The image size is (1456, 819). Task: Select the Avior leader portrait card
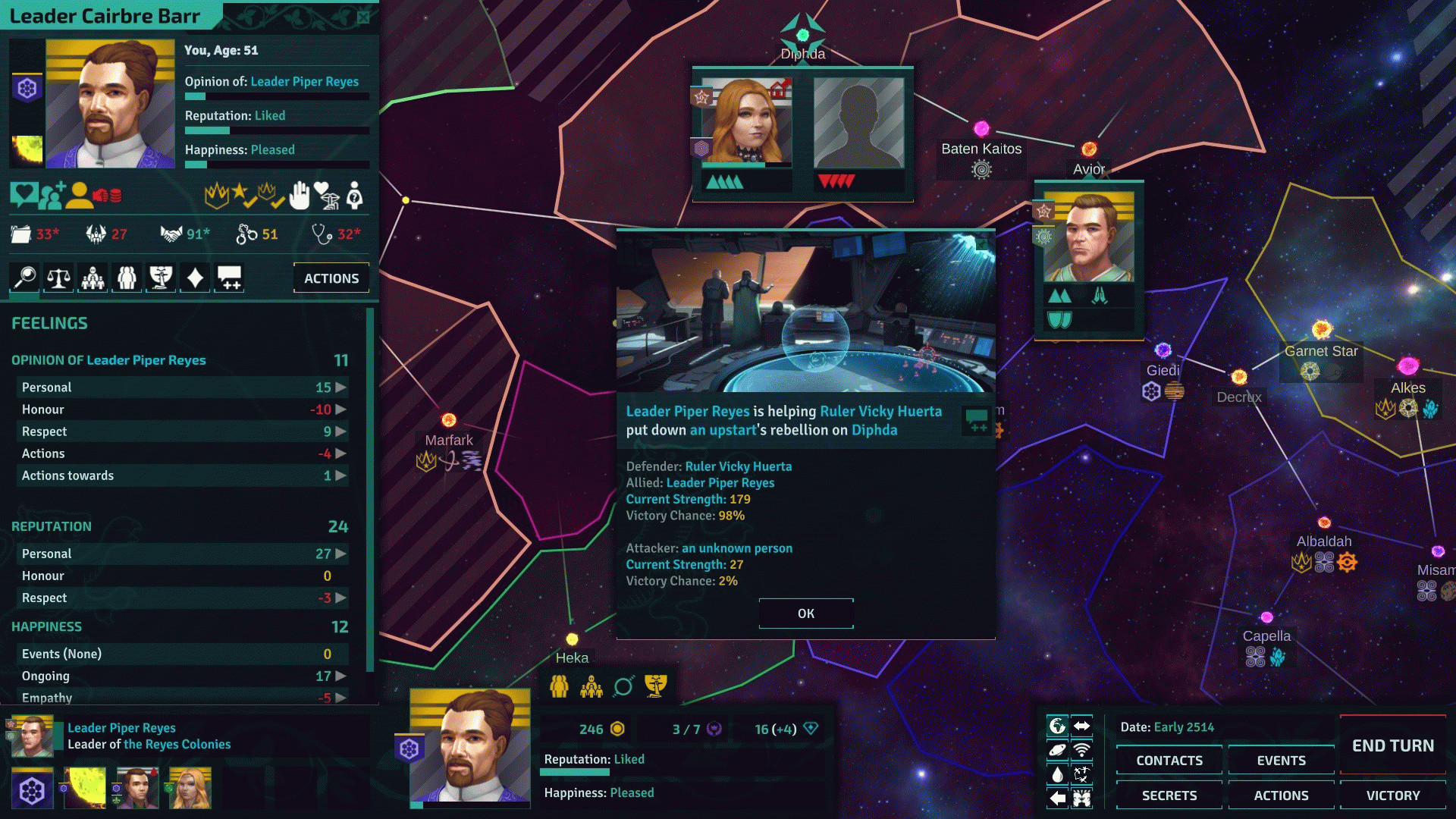coord(1089,238)
